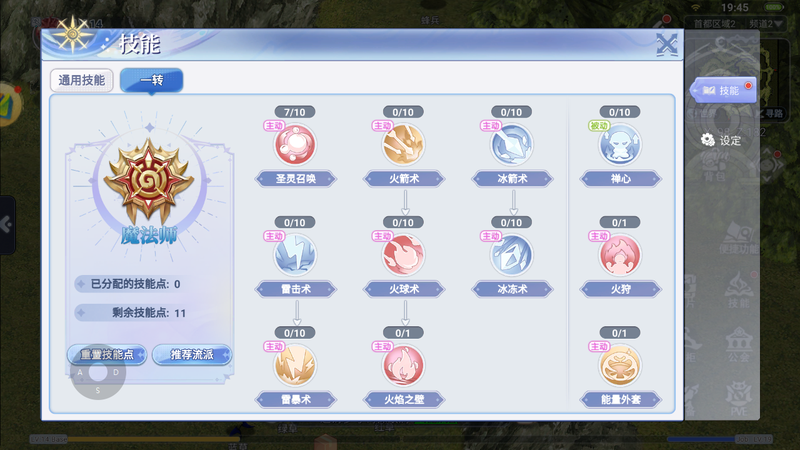Pick the 能量外套 skill icon
This screenshot has height=450, width=800.
point(620,365)
